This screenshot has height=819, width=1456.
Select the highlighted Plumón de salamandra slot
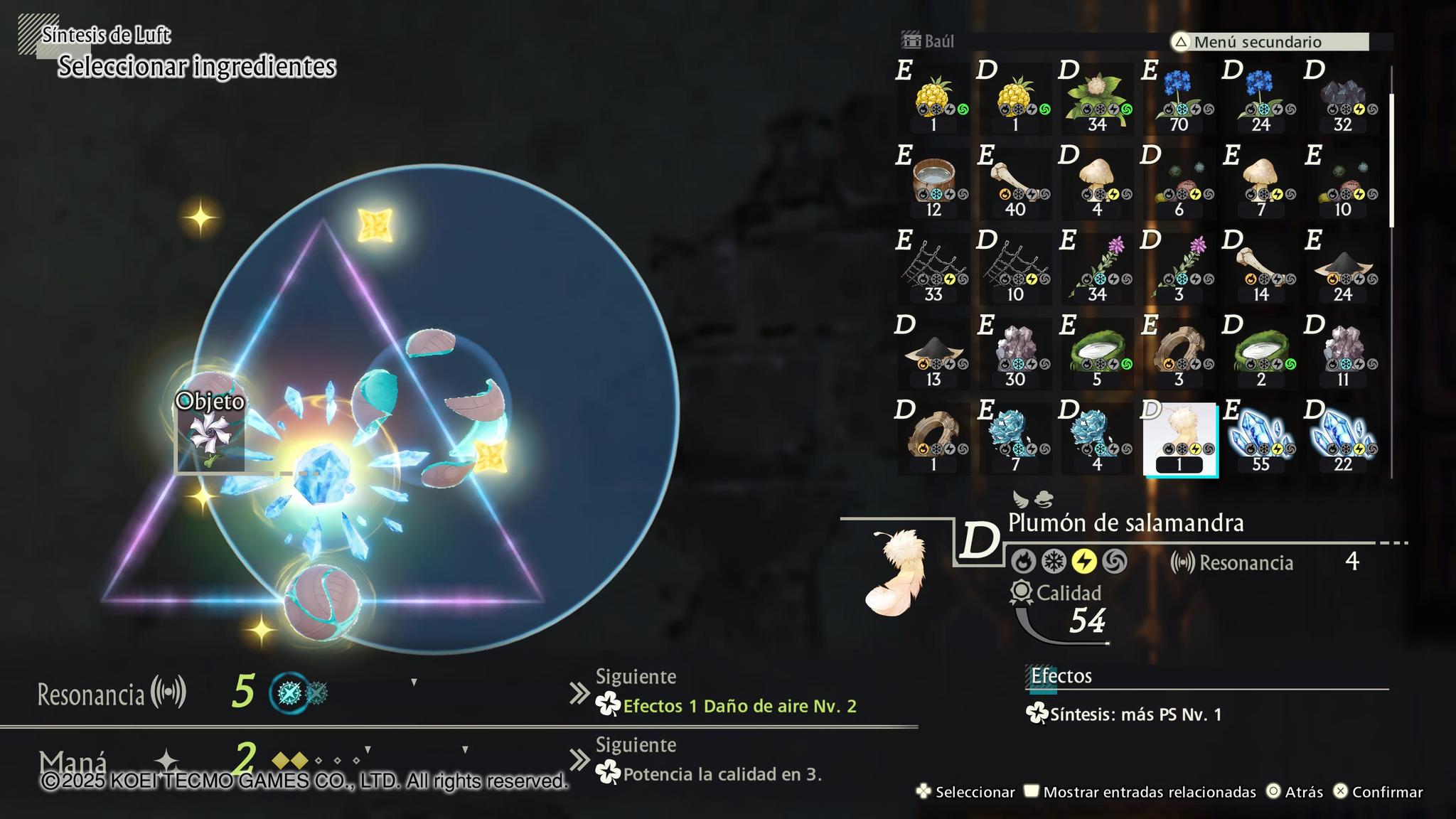(1179, 439)
